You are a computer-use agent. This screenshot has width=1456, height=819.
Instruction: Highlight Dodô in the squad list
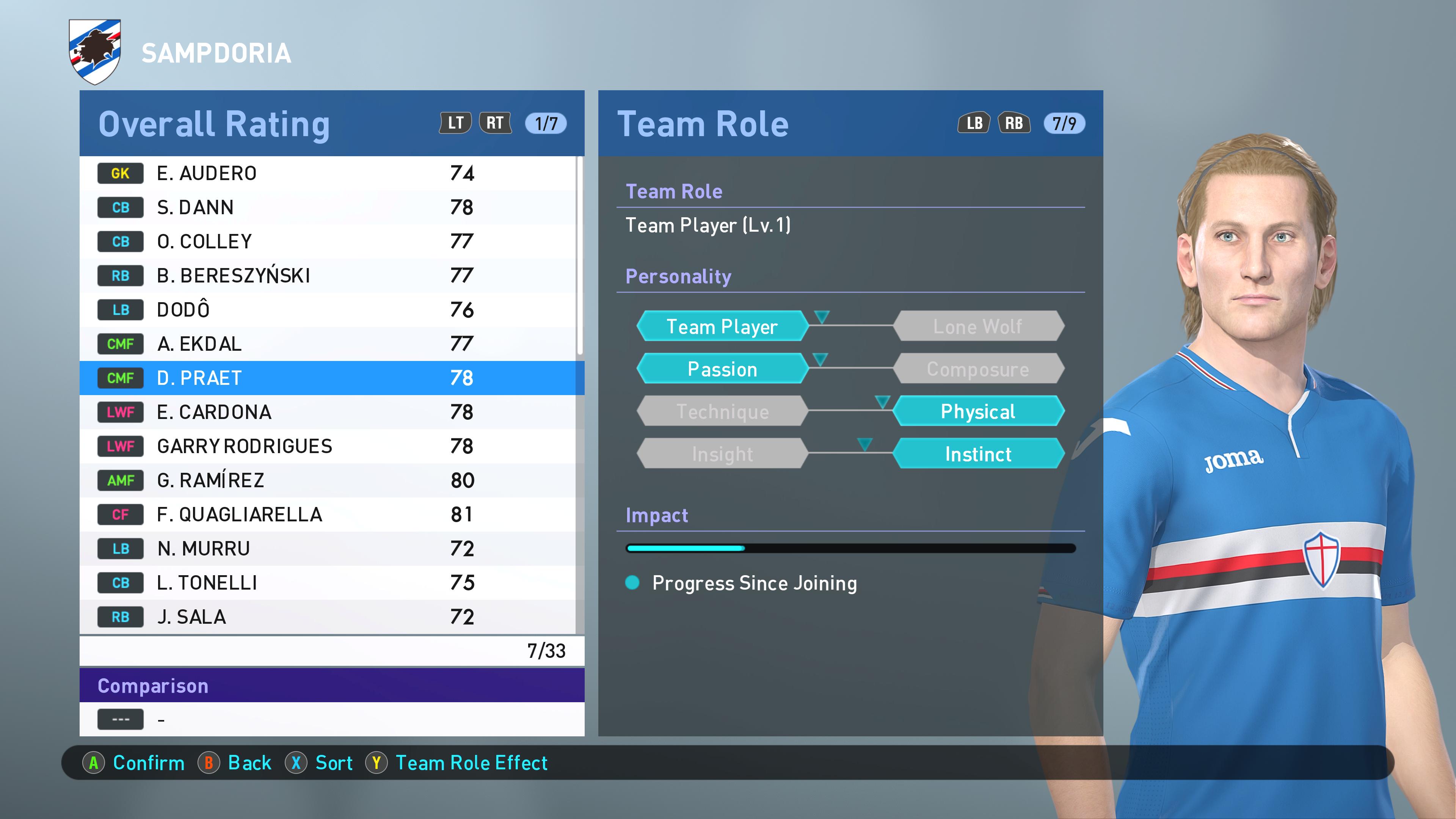(328, 310)
